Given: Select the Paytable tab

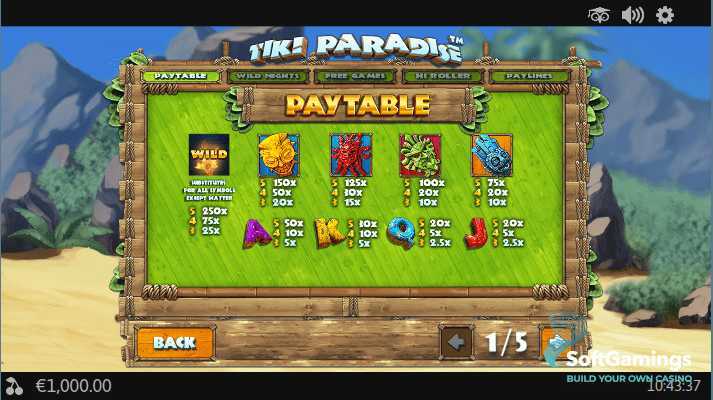Looking at the screenshot, I should tap(182, 76).
